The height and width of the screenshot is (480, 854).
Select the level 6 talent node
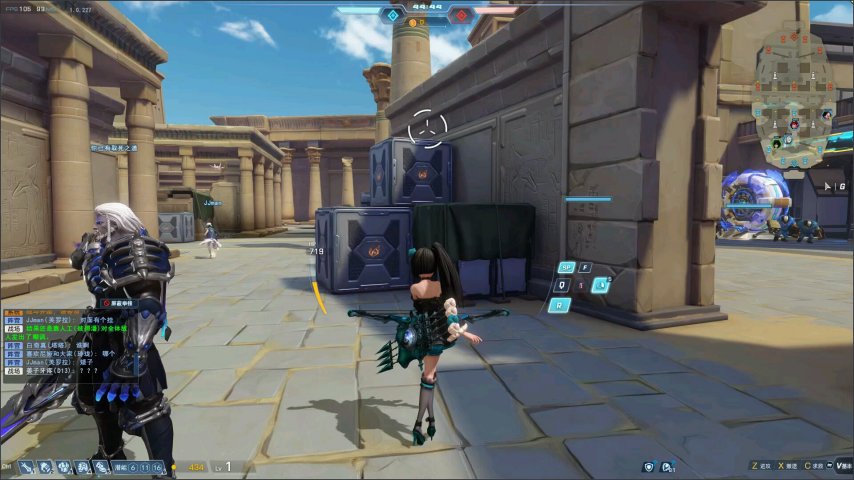(132, 467)
